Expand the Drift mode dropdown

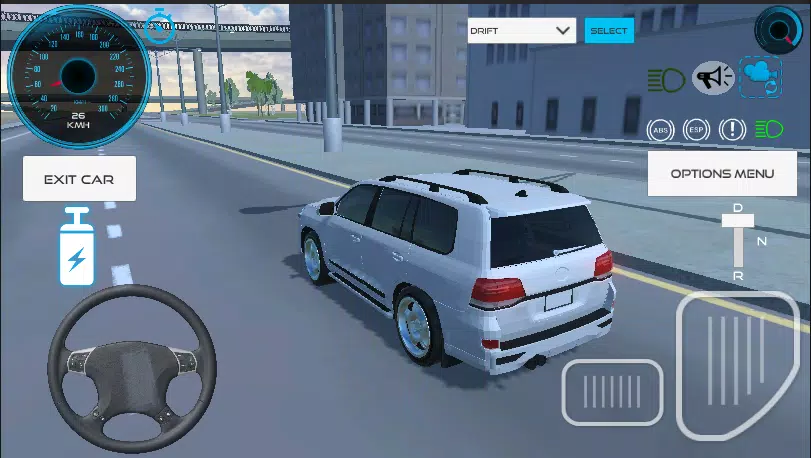coord(522,31)
